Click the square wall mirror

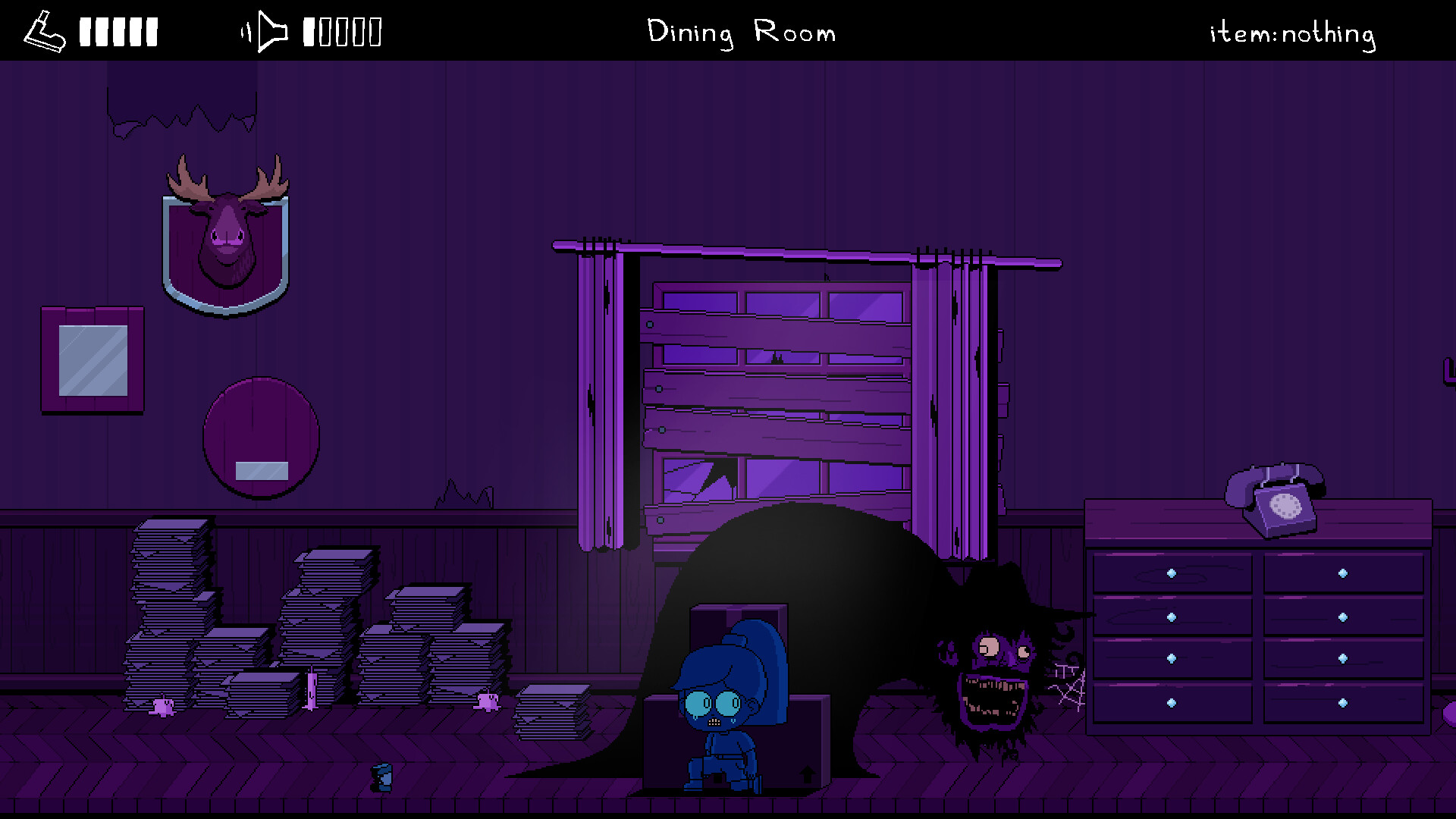pyautogui.click(x=93, y=358)
